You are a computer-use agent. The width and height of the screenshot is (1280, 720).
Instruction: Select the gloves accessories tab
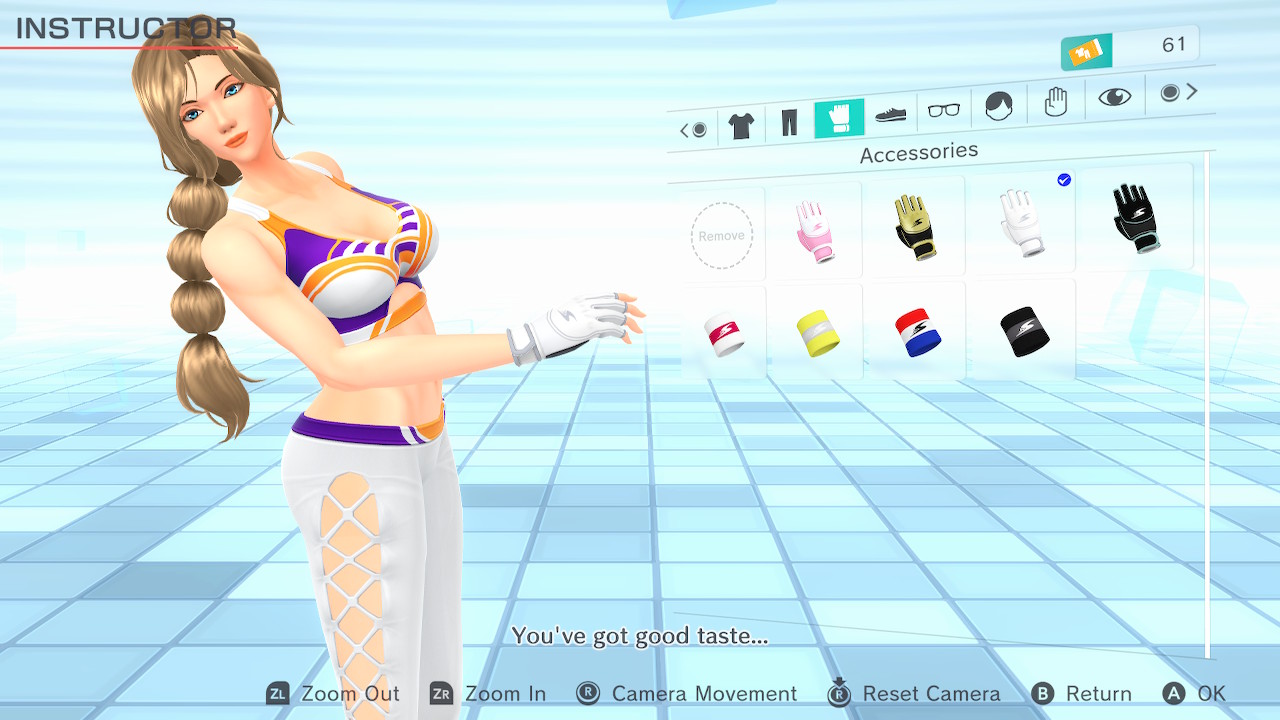coord(838,119)
